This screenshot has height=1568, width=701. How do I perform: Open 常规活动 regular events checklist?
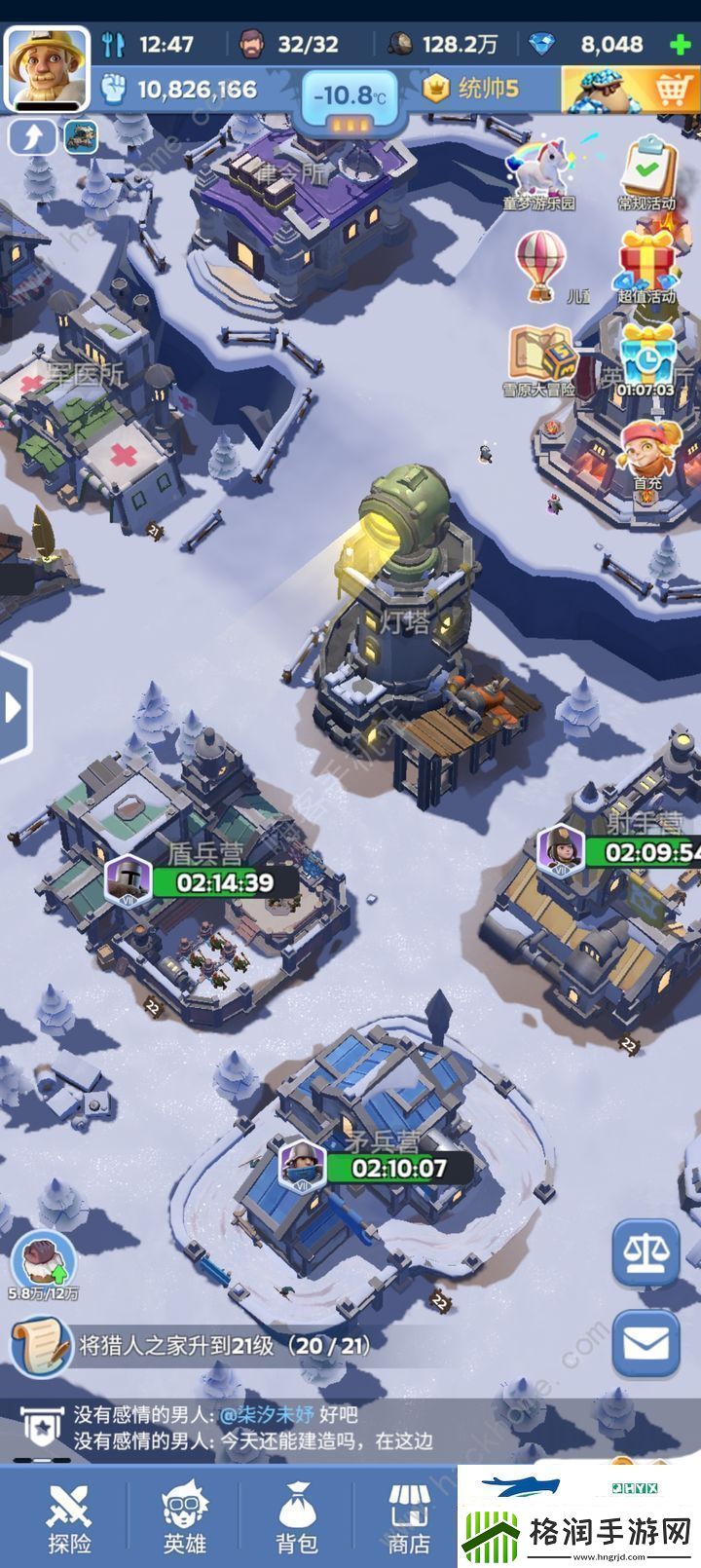(647, 172)
